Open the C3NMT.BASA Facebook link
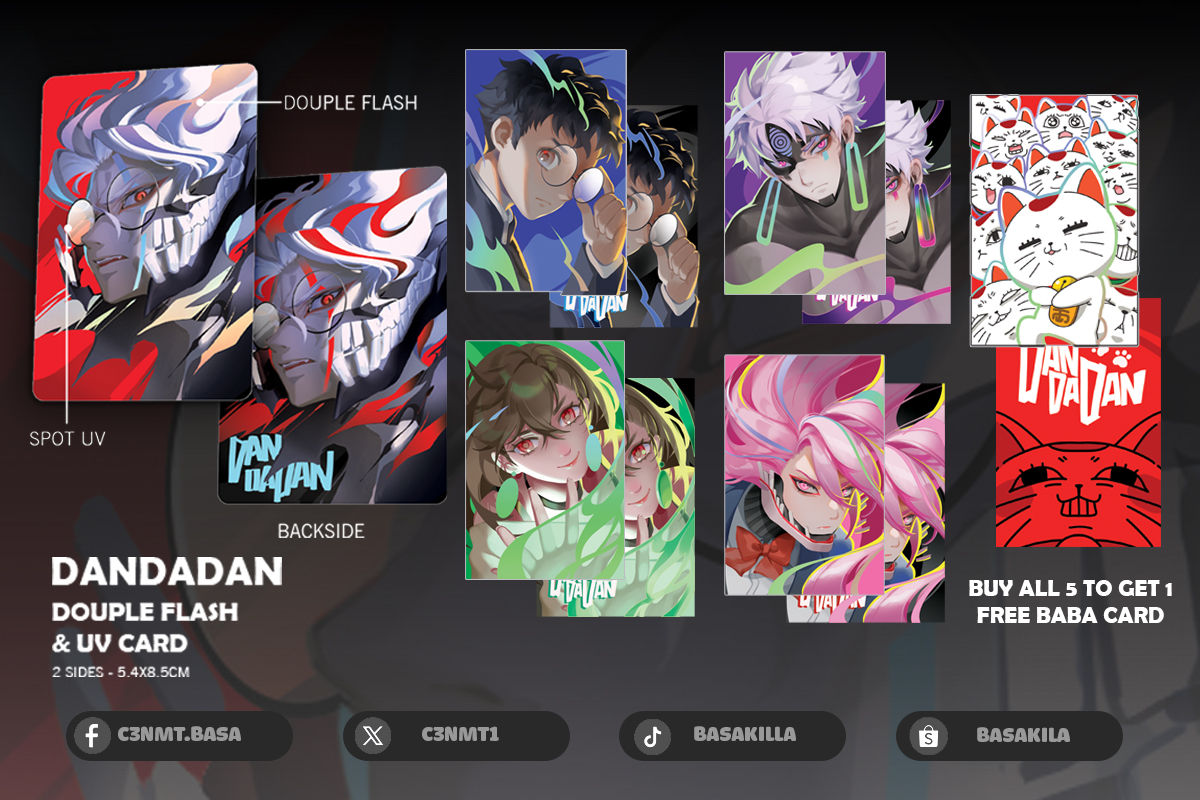 point(179,736)
